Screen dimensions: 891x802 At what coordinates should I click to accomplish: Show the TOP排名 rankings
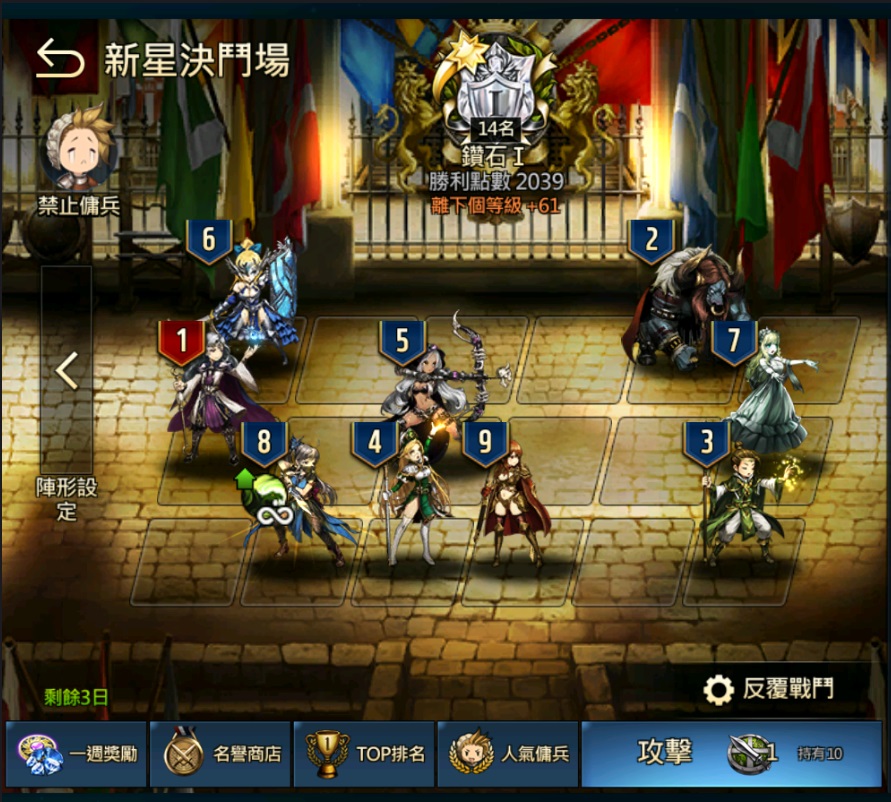pyautogui.click(x=366, y=753)
